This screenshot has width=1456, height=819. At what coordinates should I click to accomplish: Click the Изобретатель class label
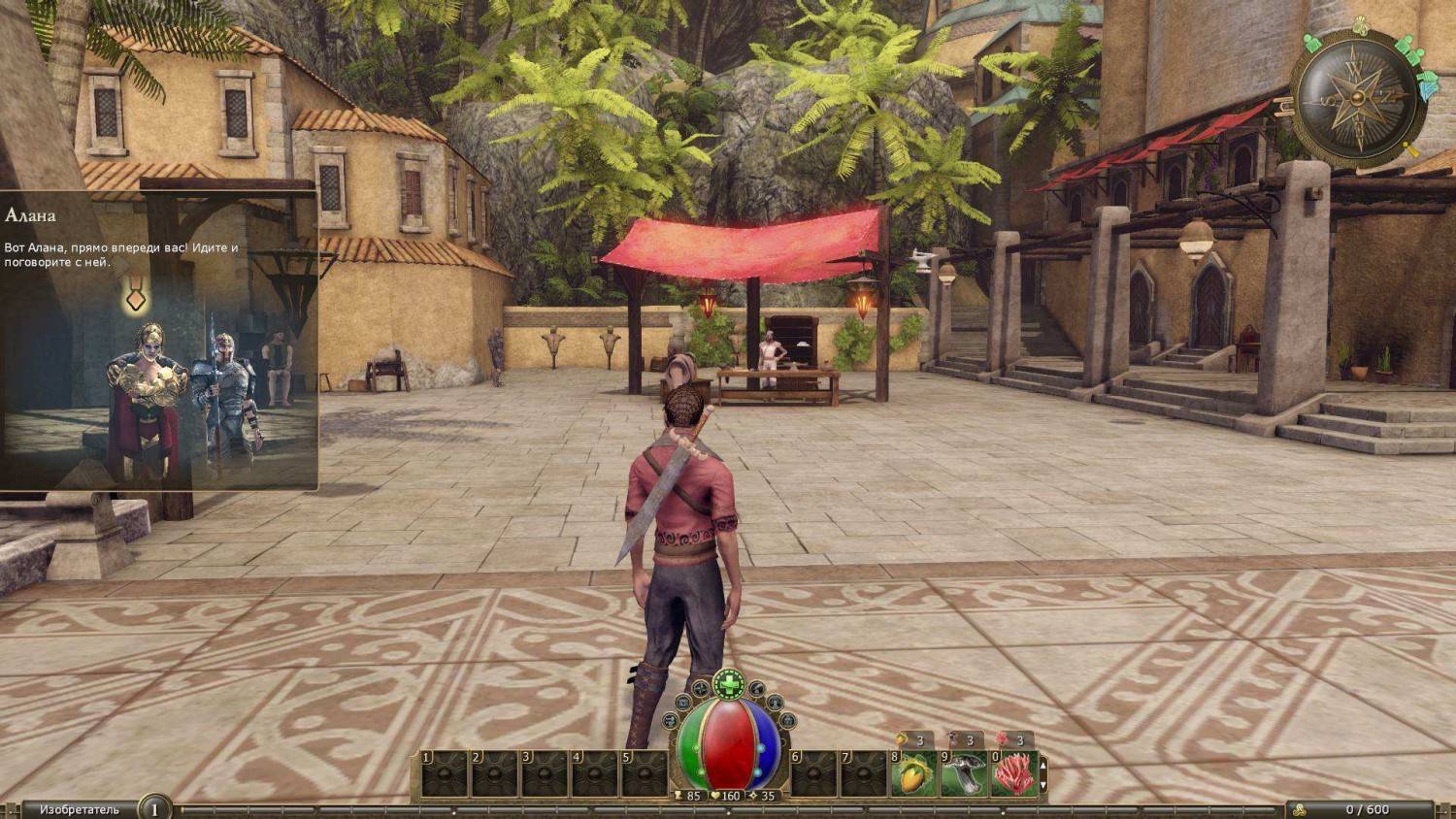point(80,809)
